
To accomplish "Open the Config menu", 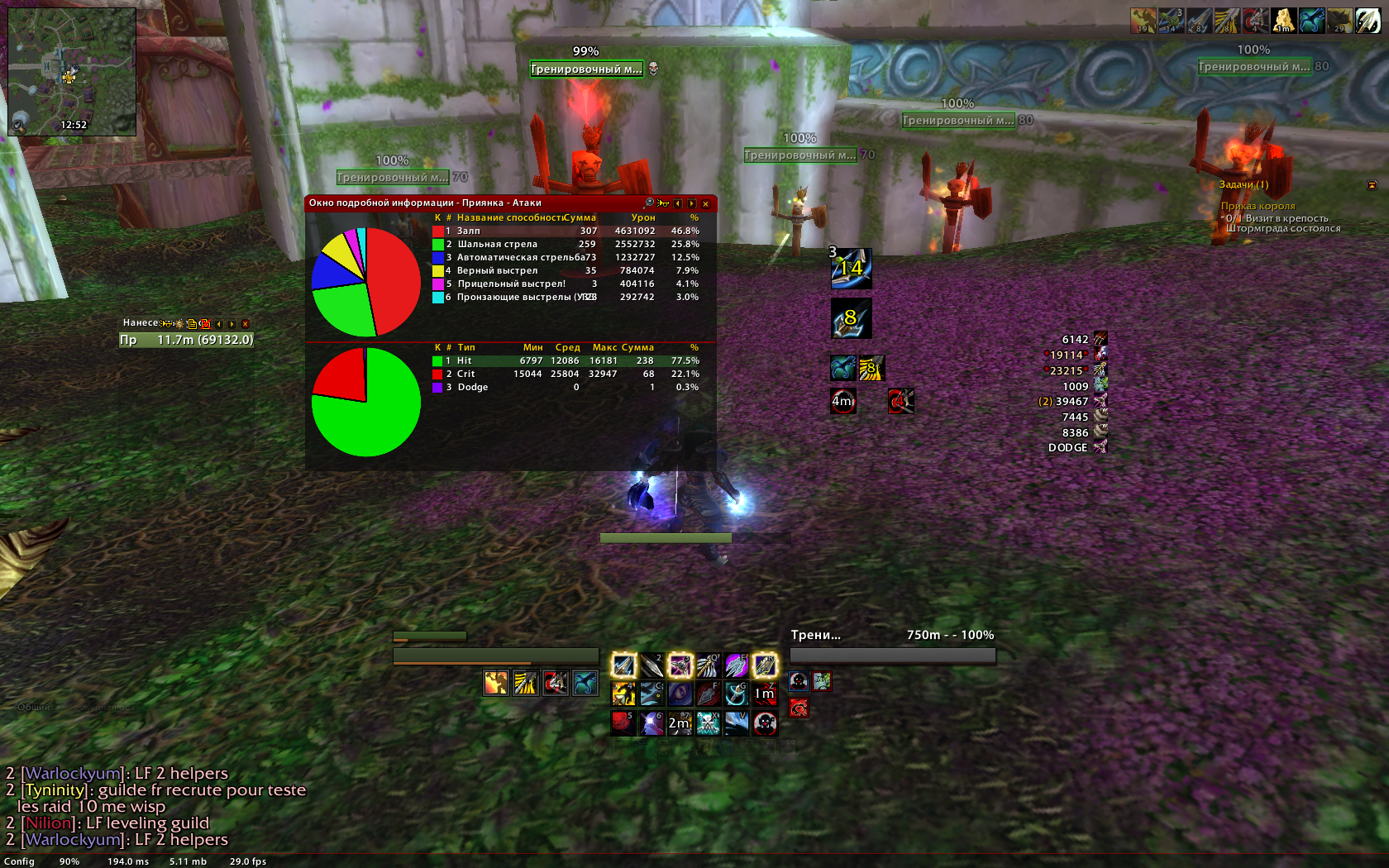I will coord(19,861).
